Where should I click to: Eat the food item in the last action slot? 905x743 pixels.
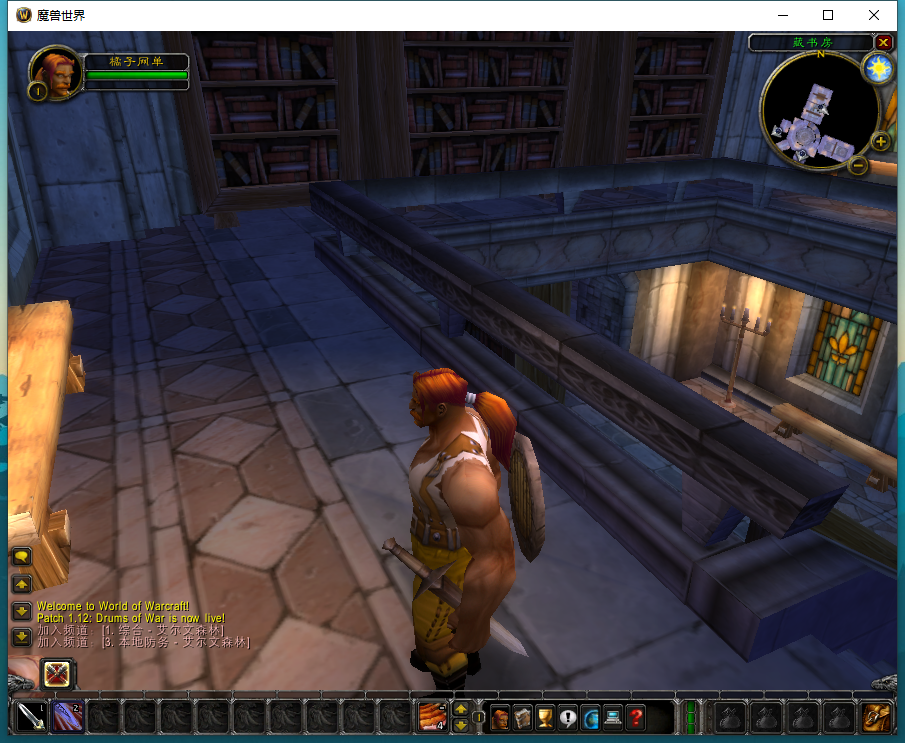coord(432,717)
